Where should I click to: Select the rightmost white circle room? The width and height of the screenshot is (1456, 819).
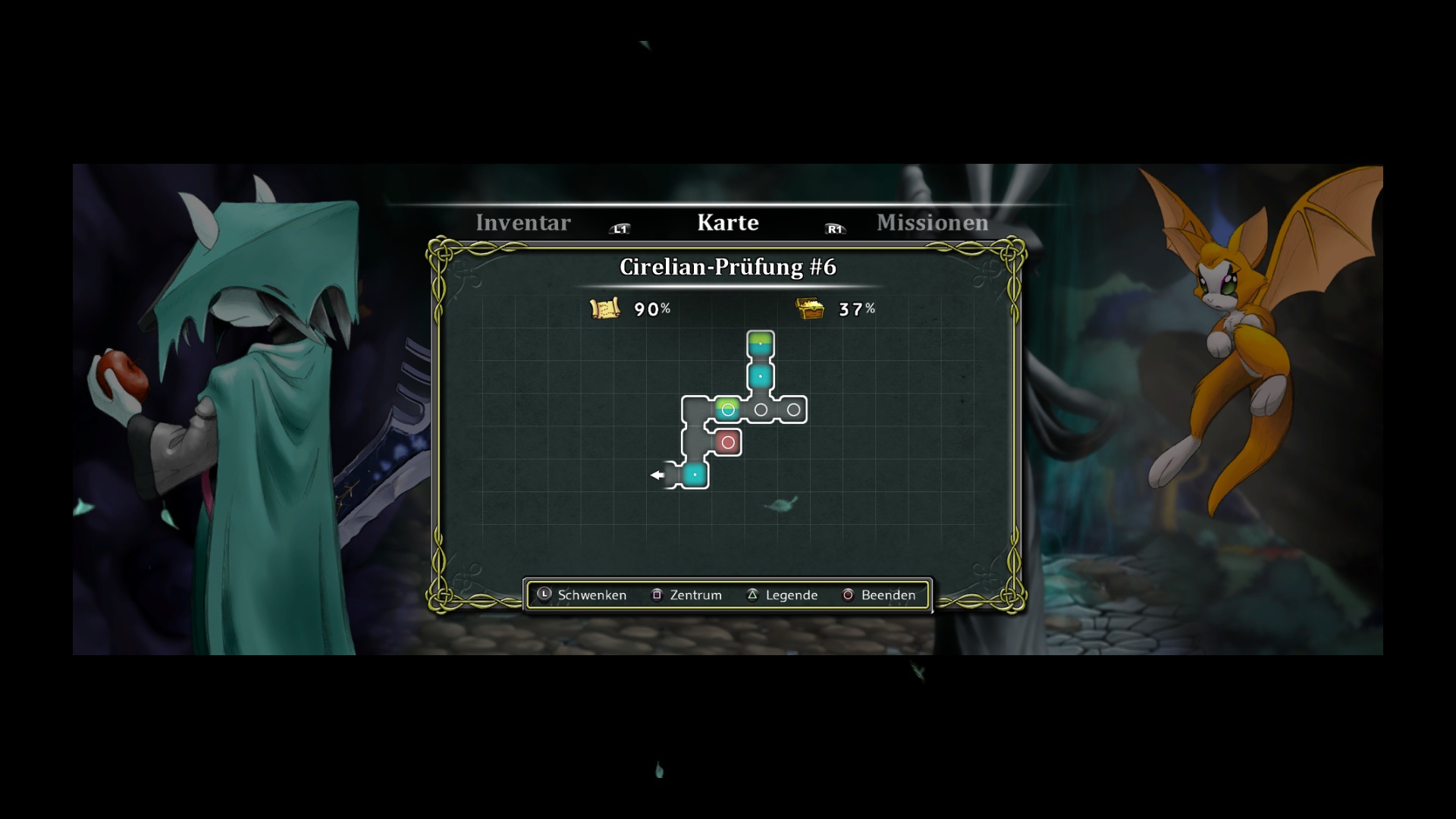coord(793,410)
